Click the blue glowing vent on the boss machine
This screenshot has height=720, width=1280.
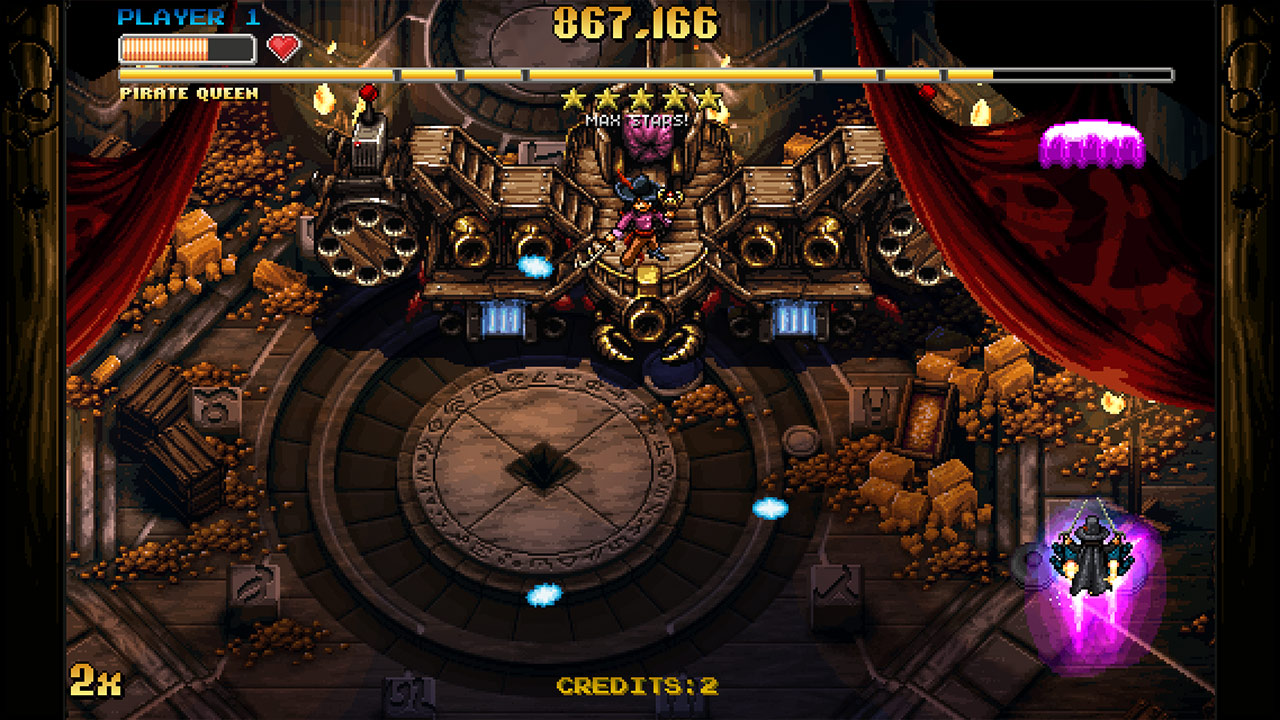pos(502,317)
